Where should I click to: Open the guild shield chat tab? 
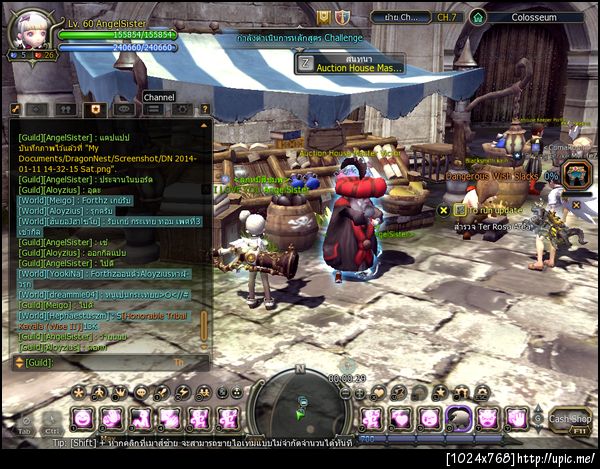click(x=95, y=109)
